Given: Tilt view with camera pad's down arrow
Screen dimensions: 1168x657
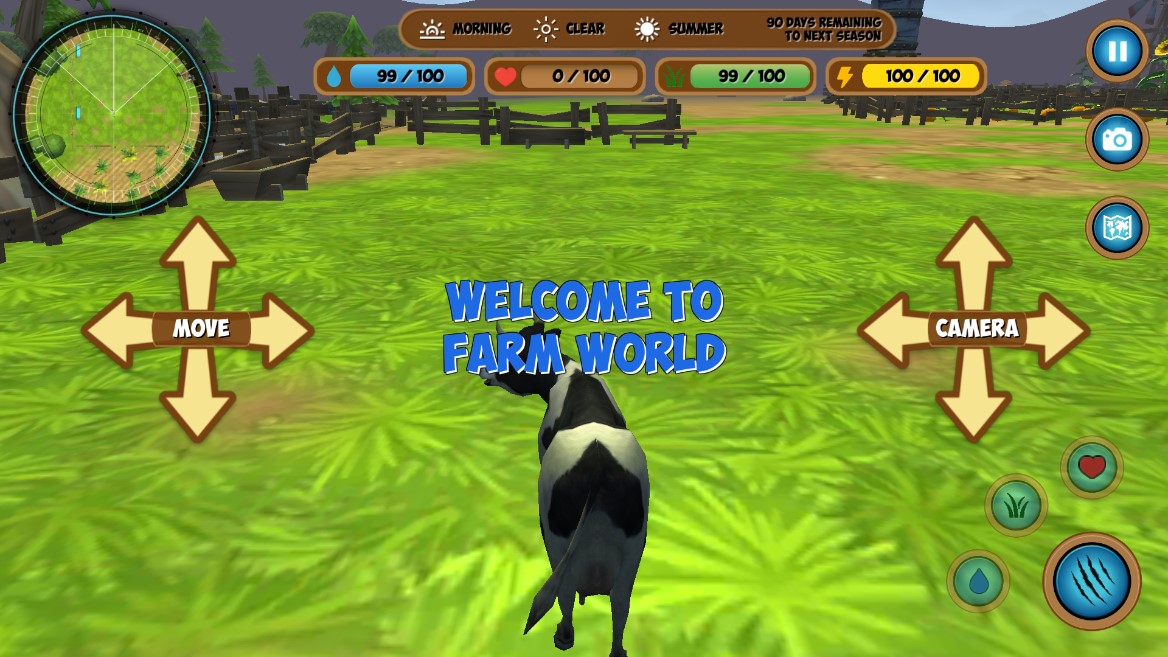Looking at the screenshot, I should pos(974,403).
